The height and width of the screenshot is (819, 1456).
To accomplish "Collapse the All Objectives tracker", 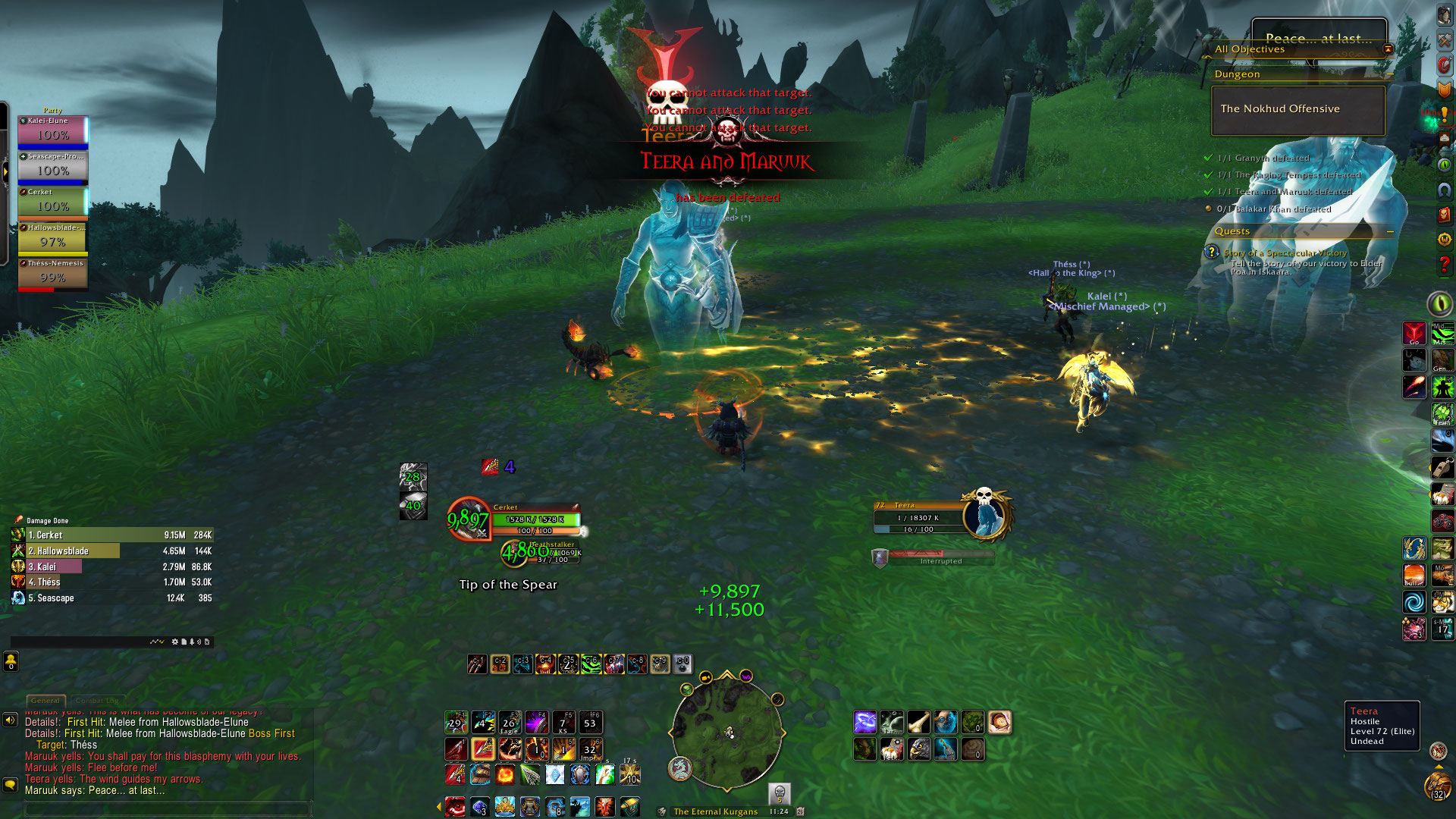I will click(x=1388, y=49).
